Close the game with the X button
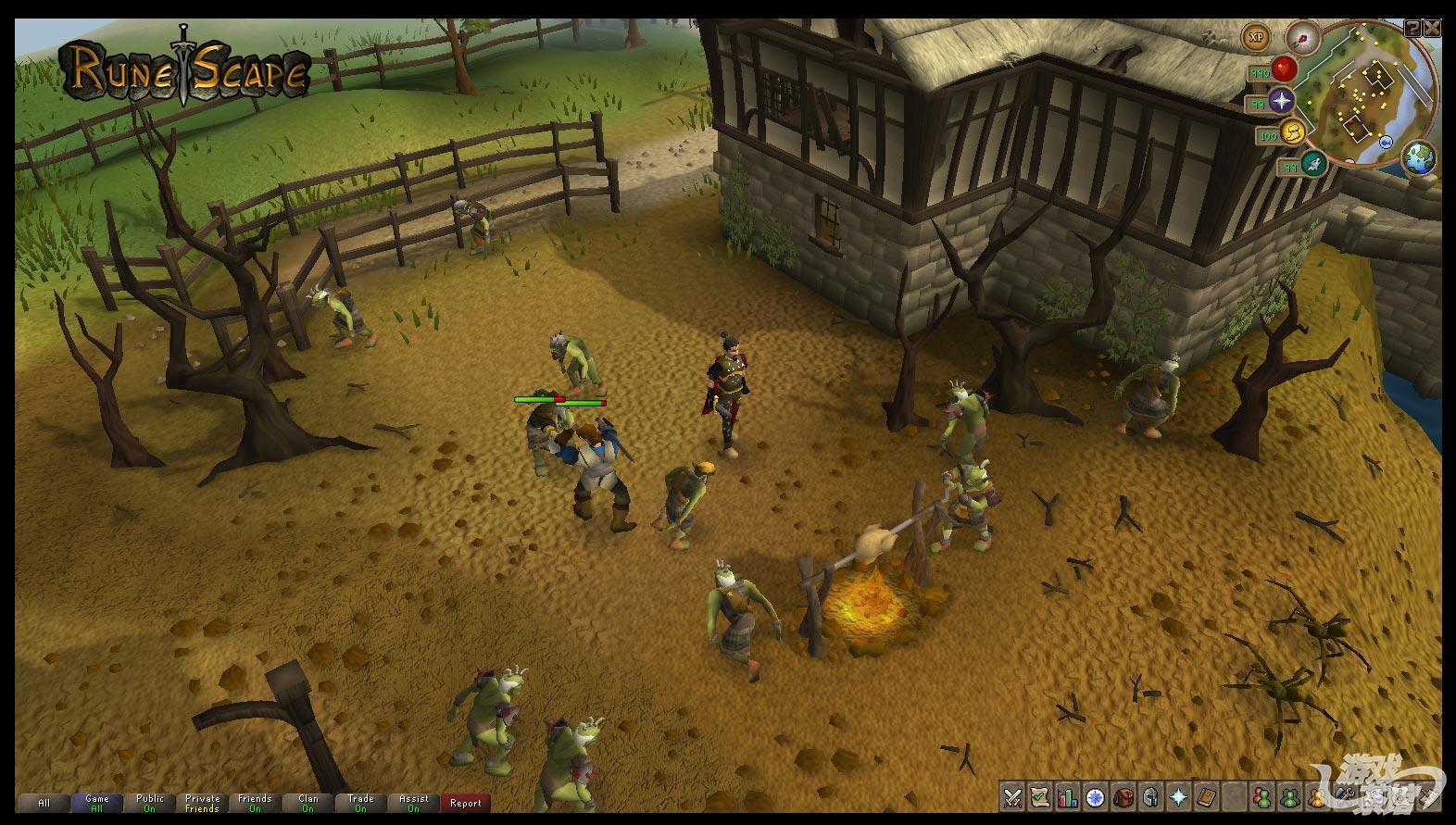The height and width of the screenshot is (825, 1456). (x=1433, y=29)
